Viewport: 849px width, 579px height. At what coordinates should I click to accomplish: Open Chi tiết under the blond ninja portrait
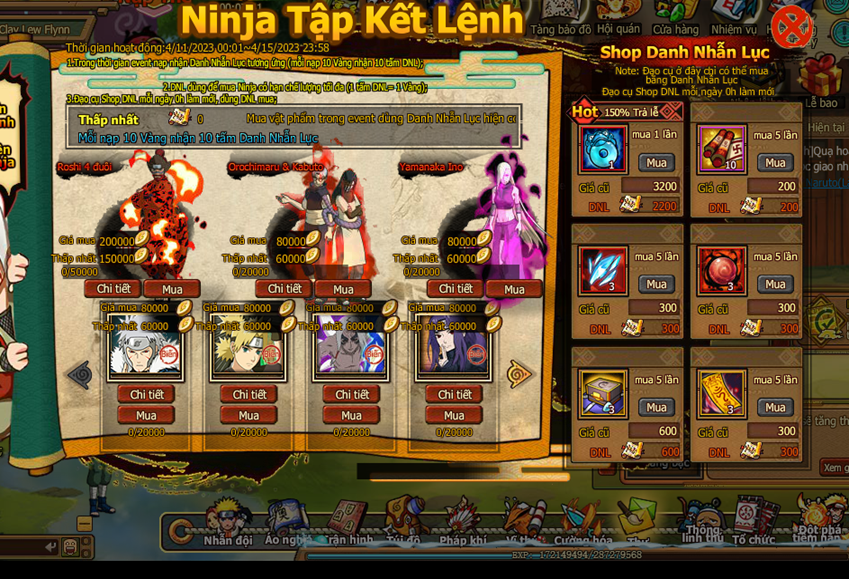pyautogui.click(x=249, y=394)
